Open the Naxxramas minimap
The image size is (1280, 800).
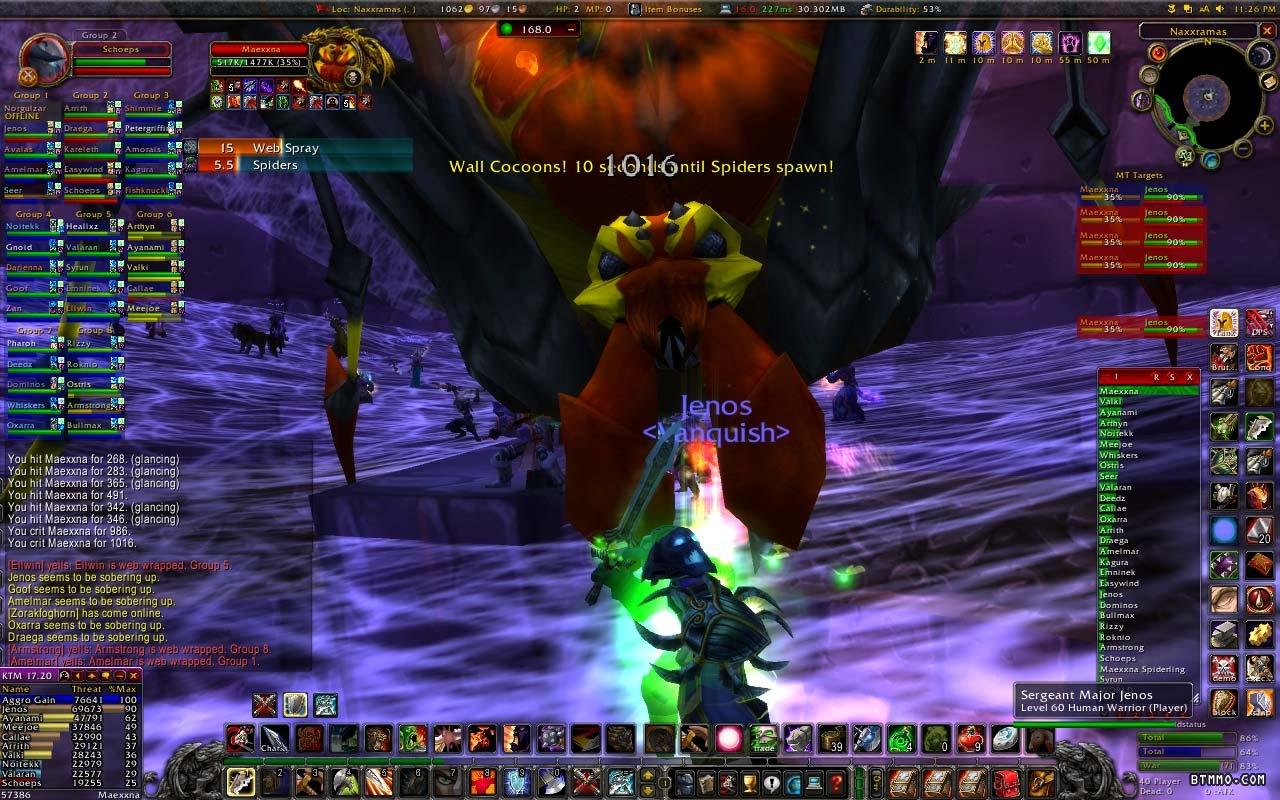coord(1199,98)
